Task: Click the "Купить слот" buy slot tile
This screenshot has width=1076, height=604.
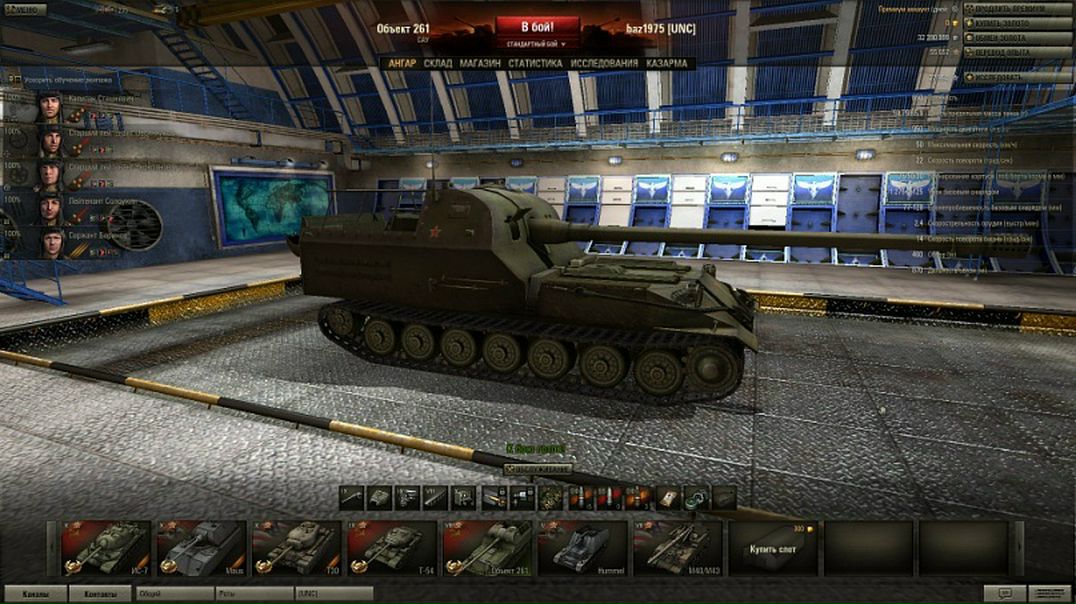Action: (772, 548)
